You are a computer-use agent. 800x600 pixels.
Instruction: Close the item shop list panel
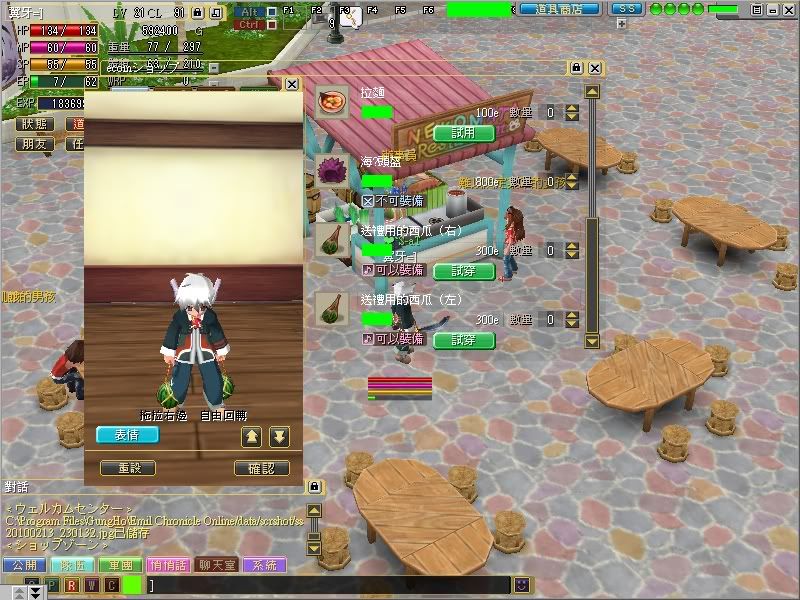(595, 68)
